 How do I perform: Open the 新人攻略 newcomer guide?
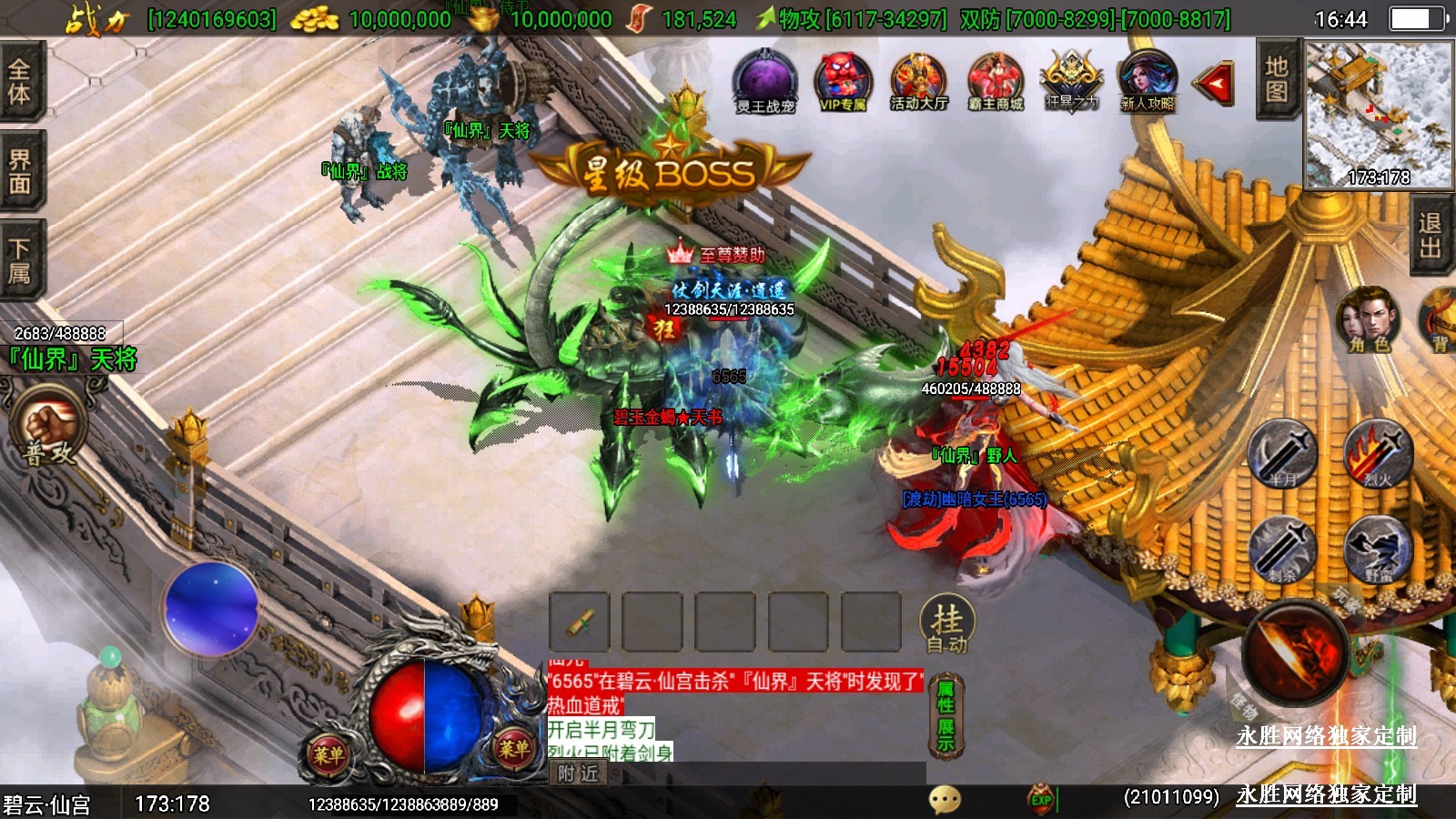pos(1148,80)
